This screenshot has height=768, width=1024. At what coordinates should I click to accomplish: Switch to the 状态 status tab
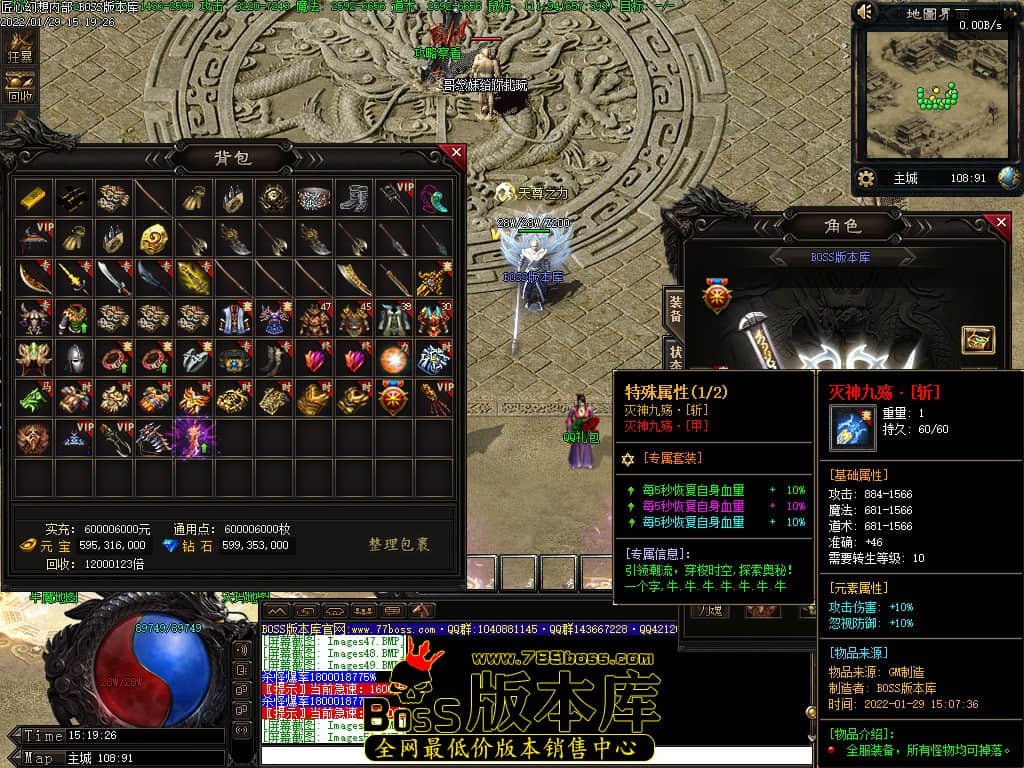tap(675, 357)
